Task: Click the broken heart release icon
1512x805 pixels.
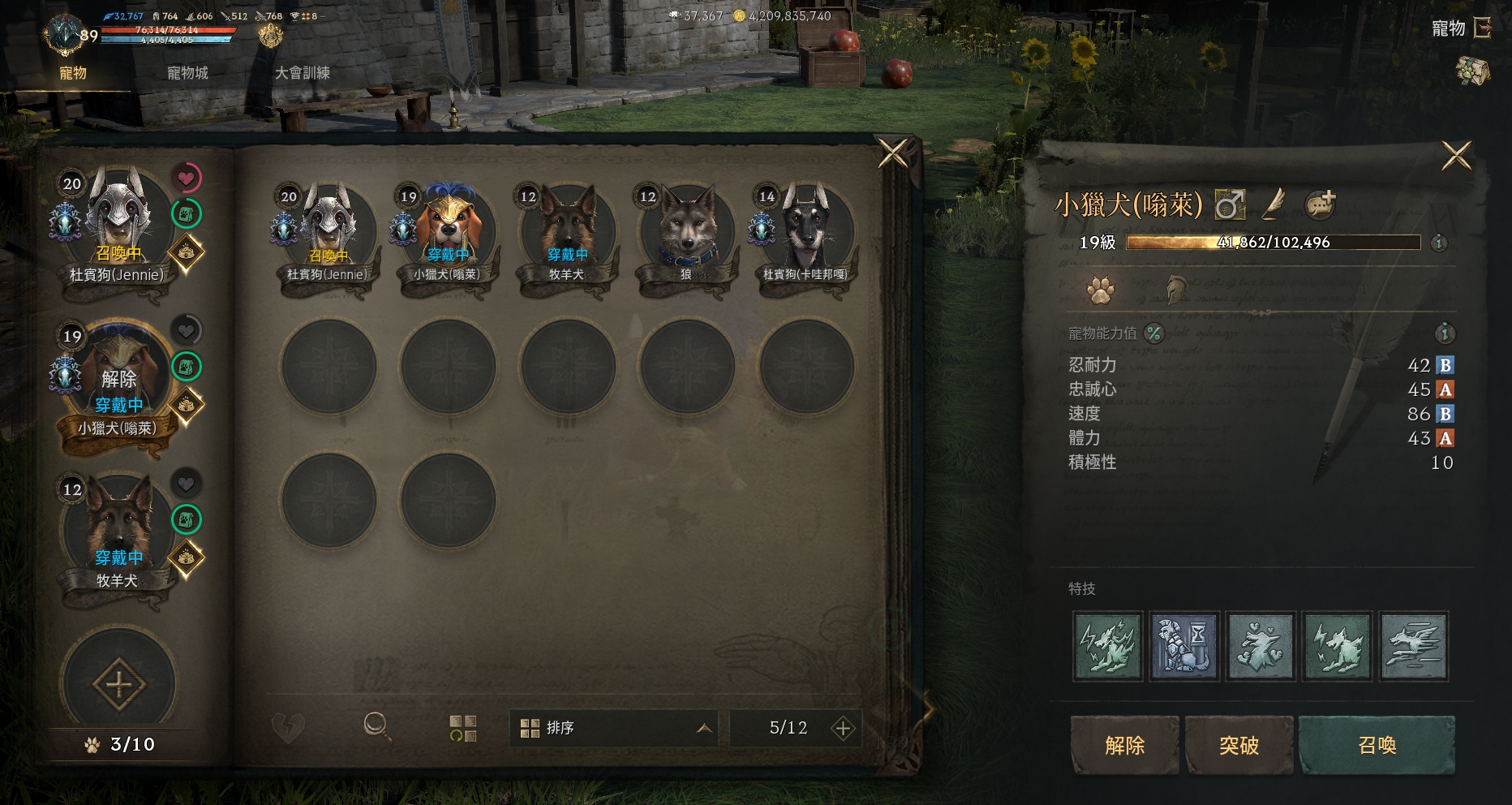Action: click(x=287, y=728)
